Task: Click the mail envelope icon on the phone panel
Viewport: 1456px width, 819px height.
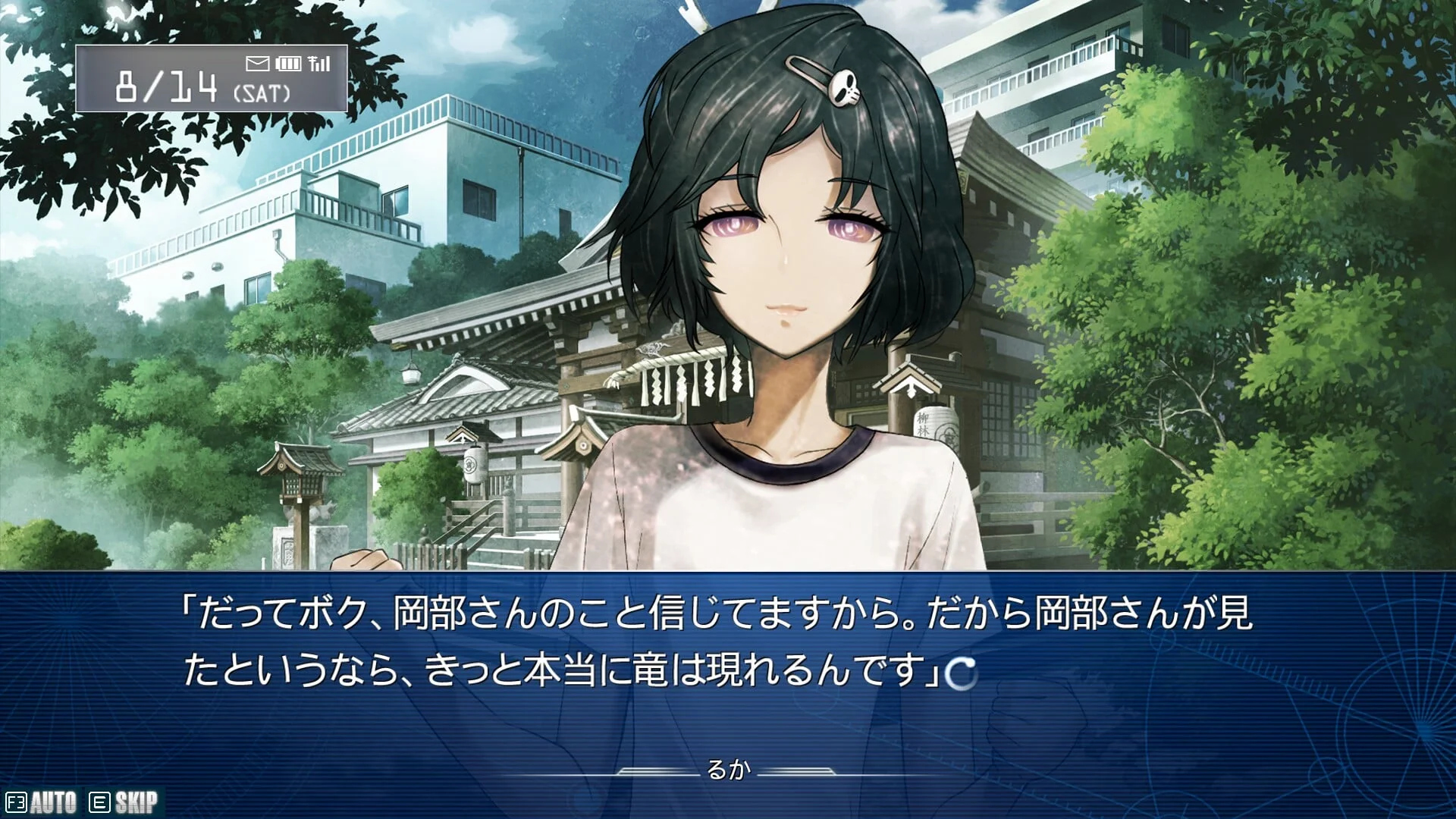Action: pos(258,64)
